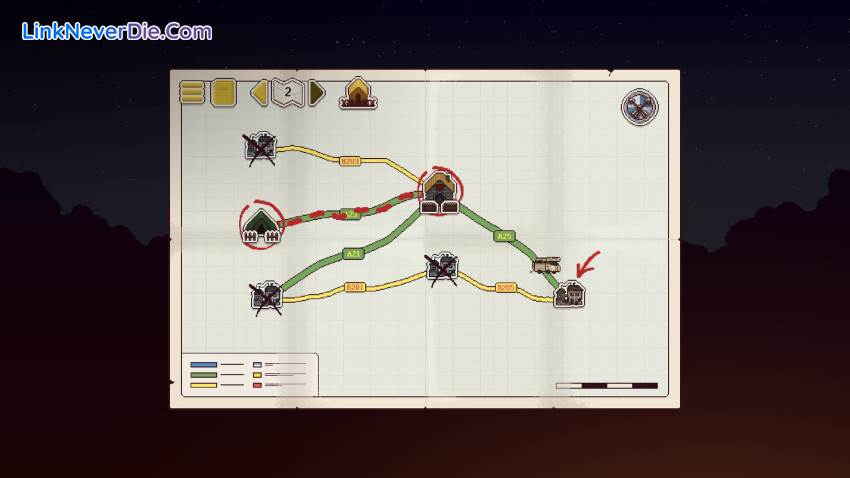
Task: Go to the next map page
Action: 317,93
